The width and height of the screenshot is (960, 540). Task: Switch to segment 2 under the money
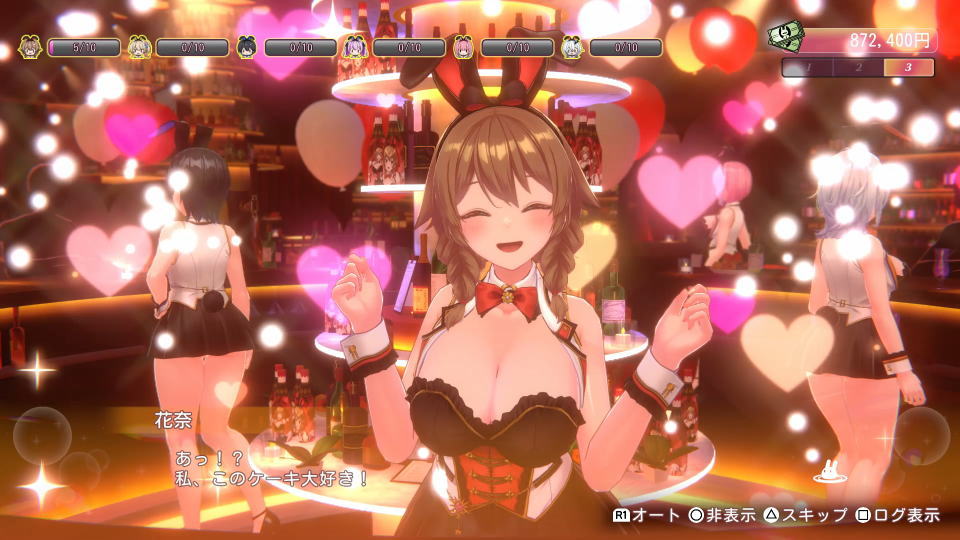(x=859, y=68)
